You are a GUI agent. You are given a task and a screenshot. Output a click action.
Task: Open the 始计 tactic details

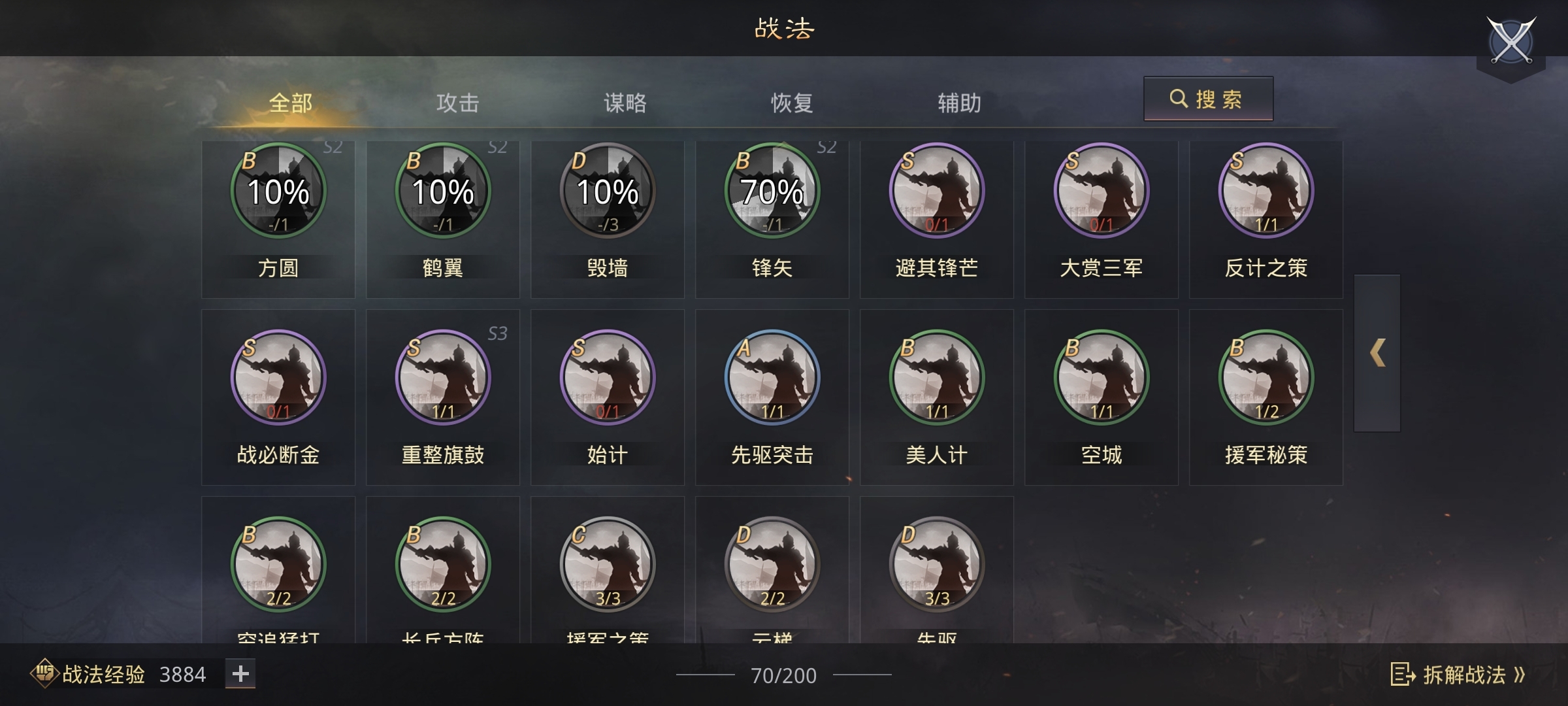608,376
